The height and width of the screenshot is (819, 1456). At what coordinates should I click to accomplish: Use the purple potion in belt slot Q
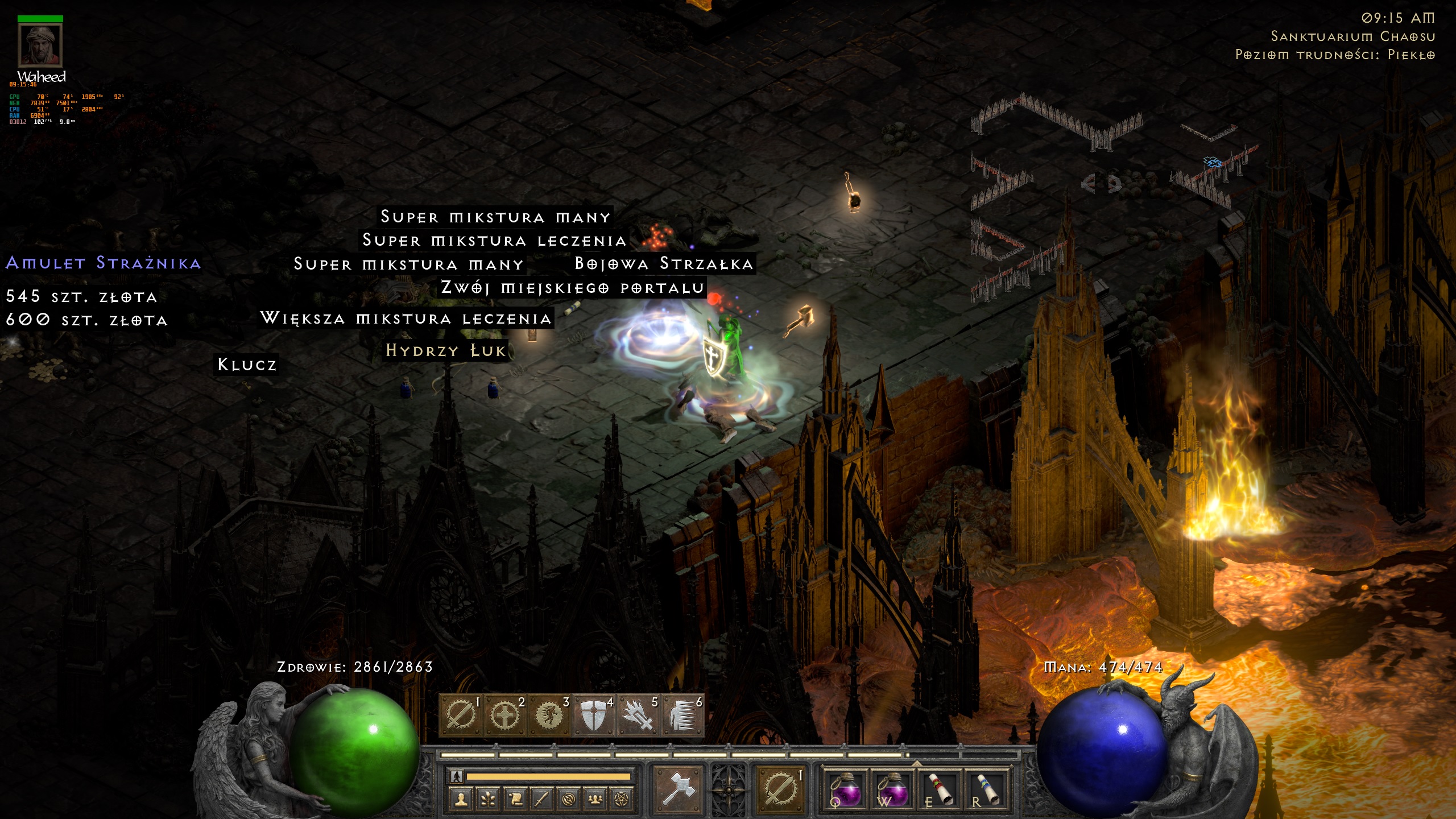[846, 791]
